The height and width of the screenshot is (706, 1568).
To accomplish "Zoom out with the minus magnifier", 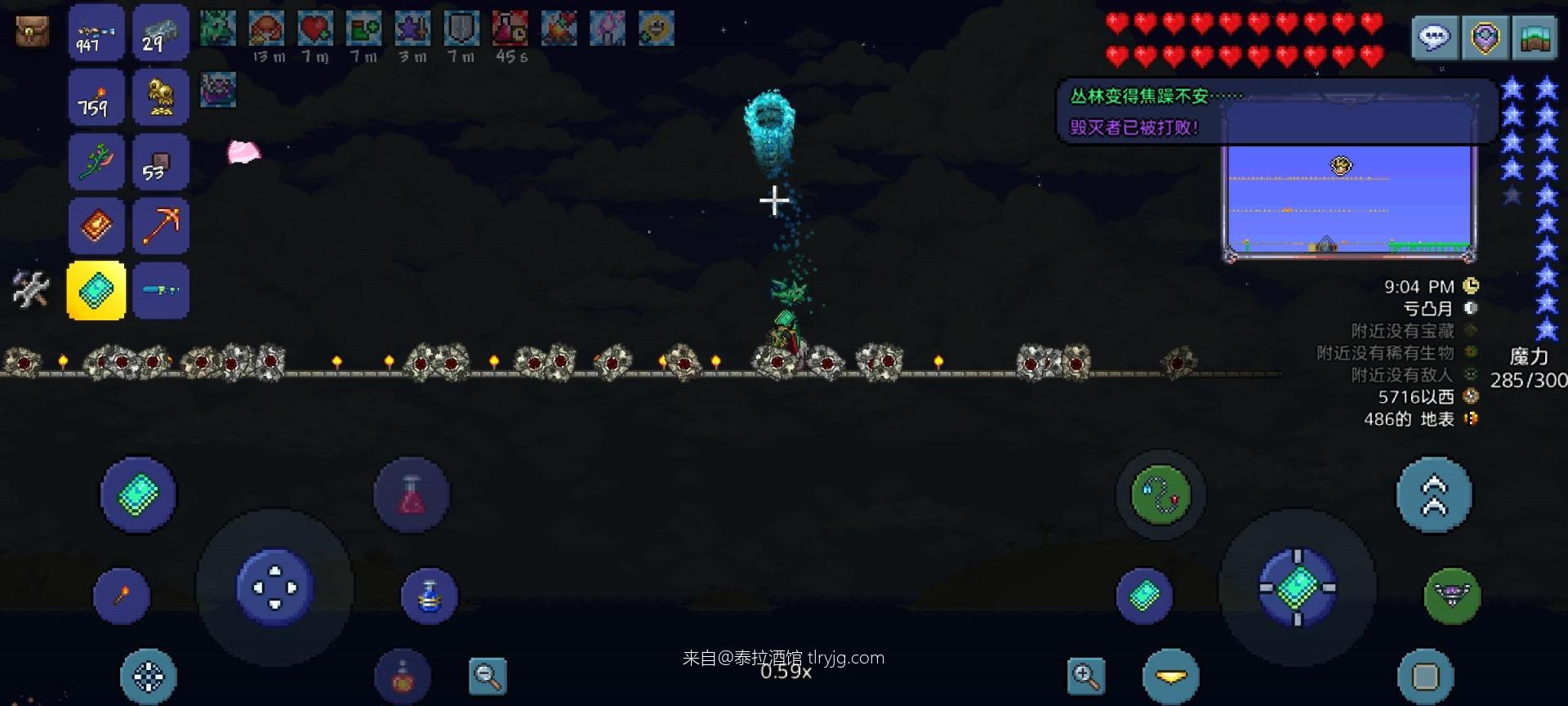I will 488,677.
